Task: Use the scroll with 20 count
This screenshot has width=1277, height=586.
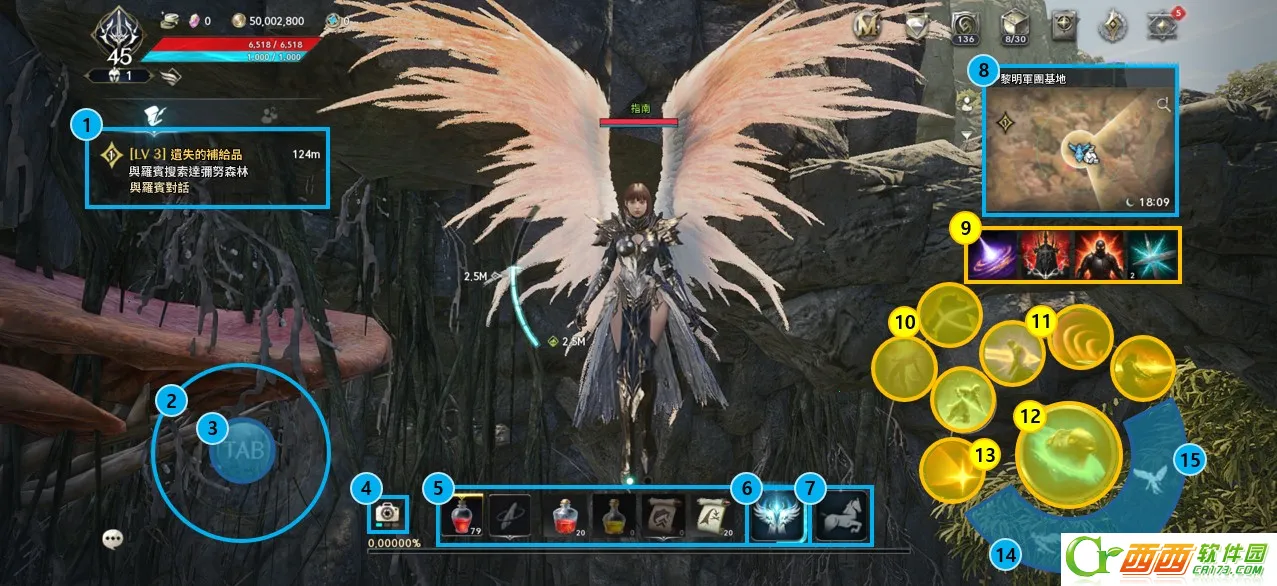Action: (711, 516)
